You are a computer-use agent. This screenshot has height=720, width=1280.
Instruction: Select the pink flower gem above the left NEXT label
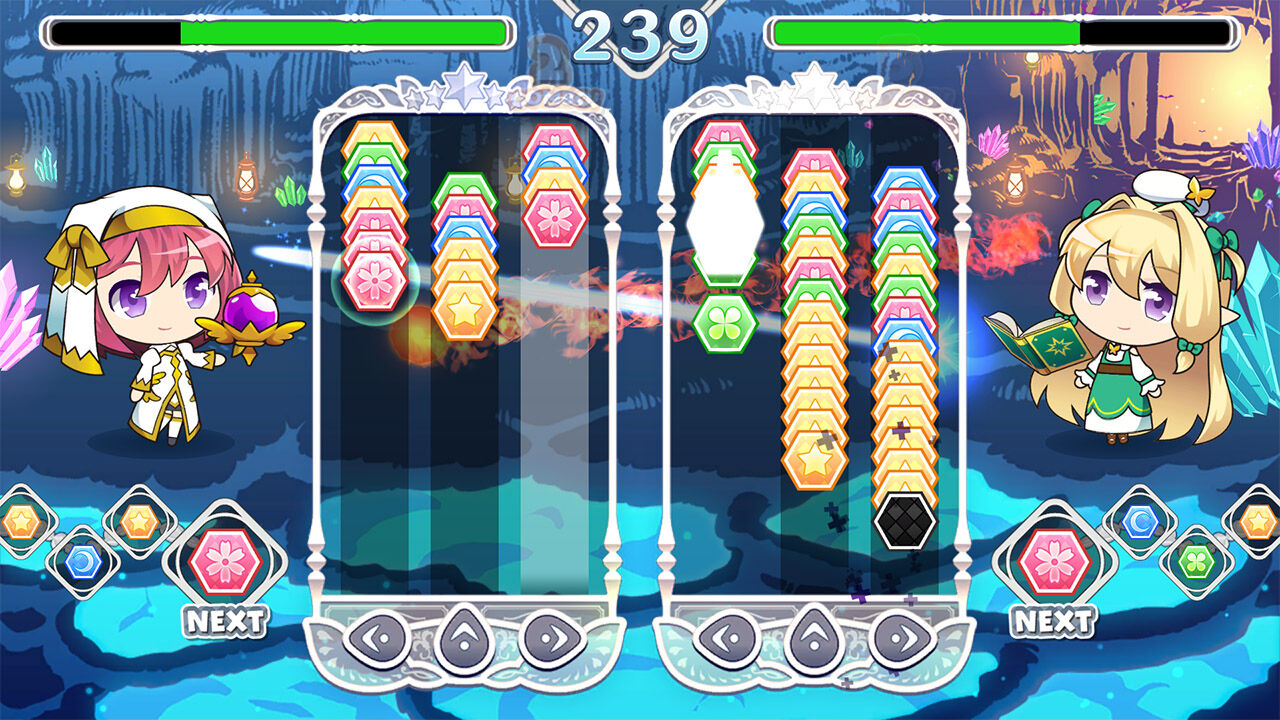point(224,559)
